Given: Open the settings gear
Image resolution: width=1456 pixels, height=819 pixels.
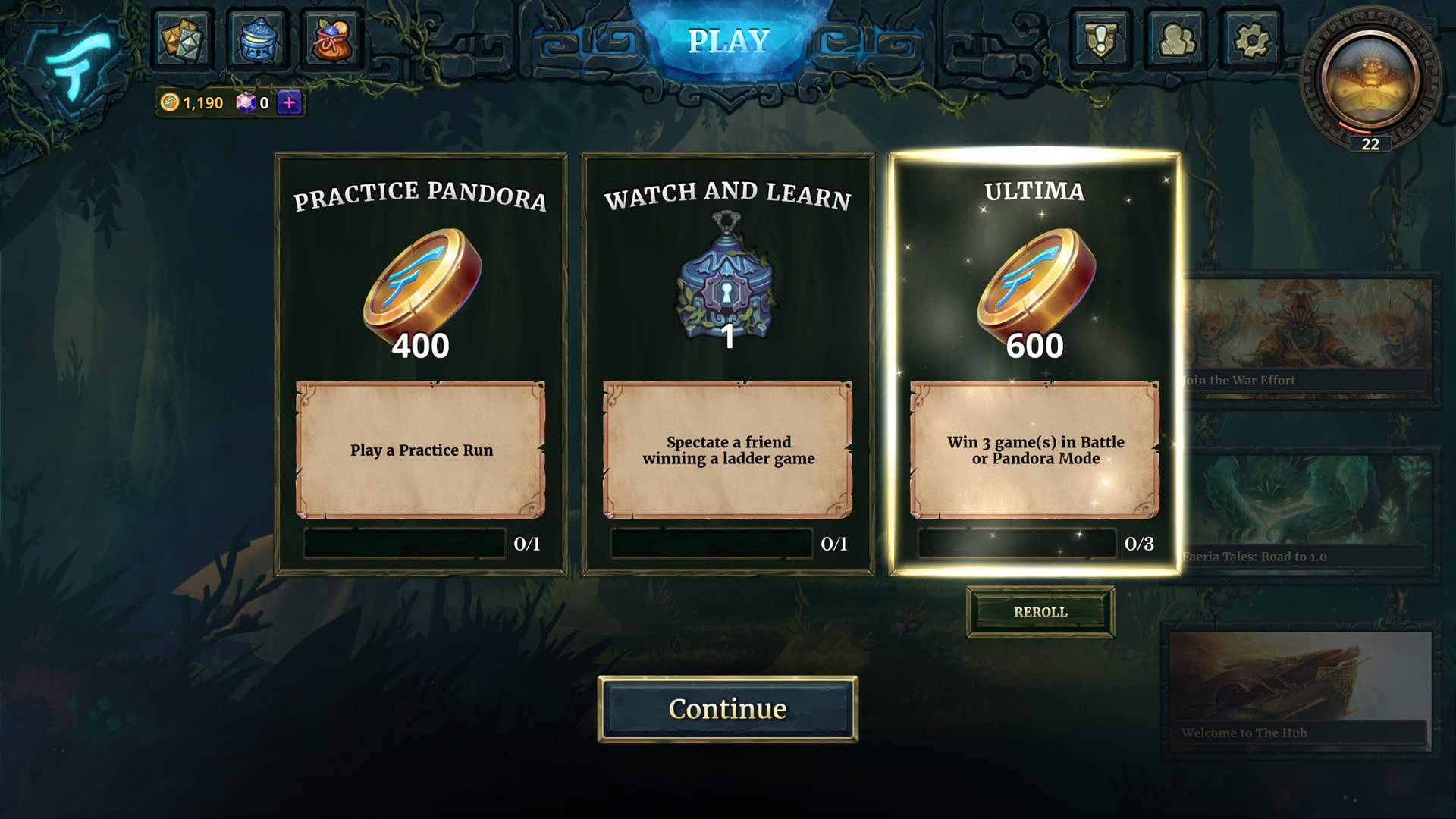Looking at the screenshot, I should pyautogui.click(x=1250, y=39).
